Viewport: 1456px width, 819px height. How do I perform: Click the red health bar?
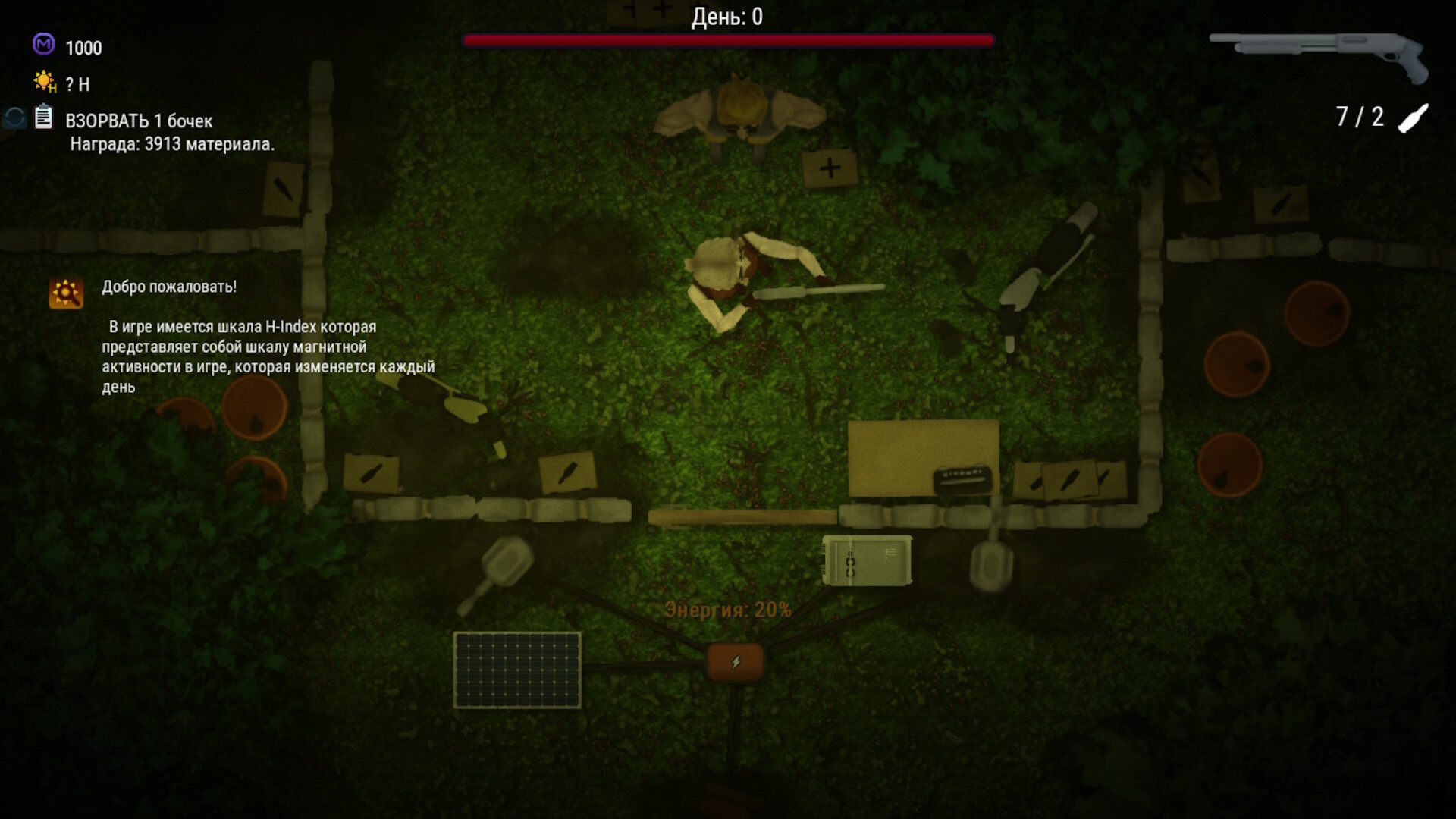coord(726,40)
